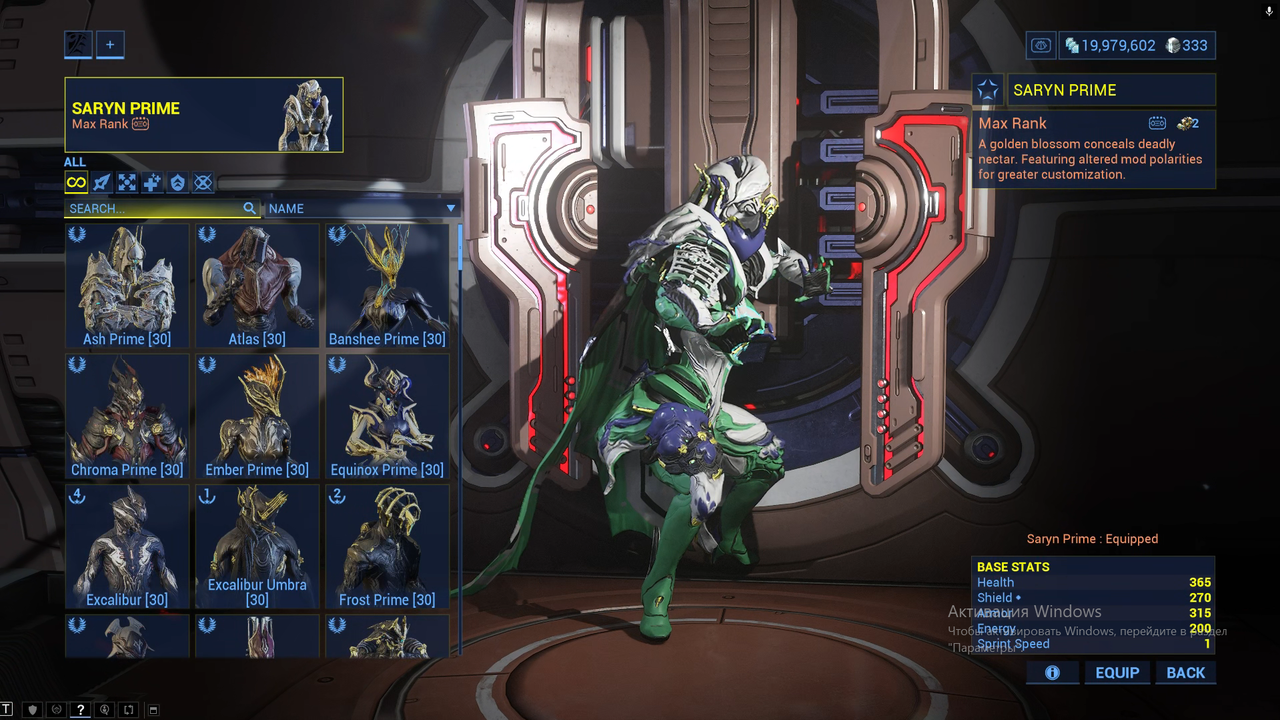Screen dimensions: 1280x720
Task: Click the platinum balance 333
Action: pos(1186,45)
